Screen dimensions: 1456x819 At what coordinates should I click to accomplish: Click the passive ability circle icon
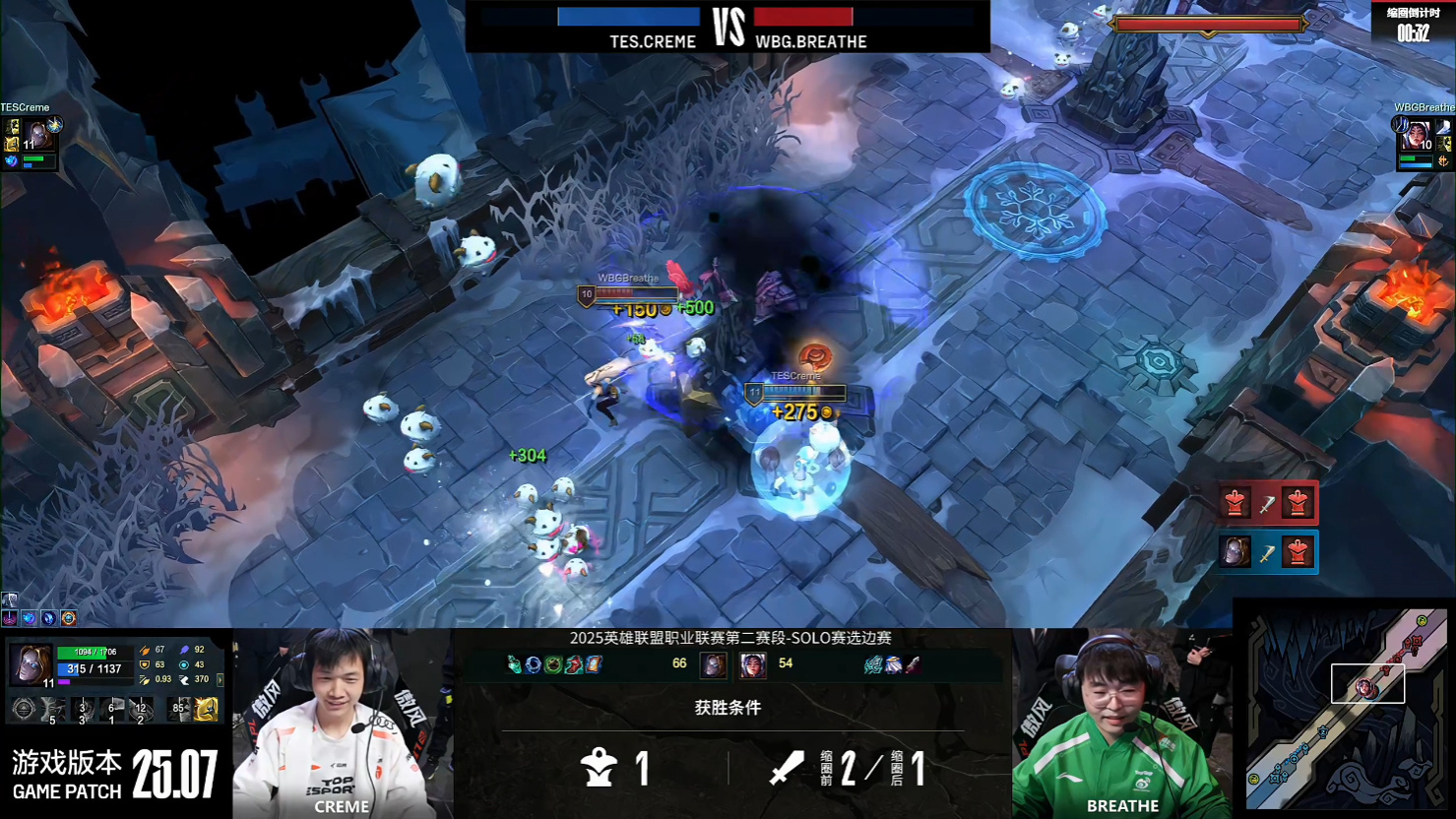coord(24,709)
